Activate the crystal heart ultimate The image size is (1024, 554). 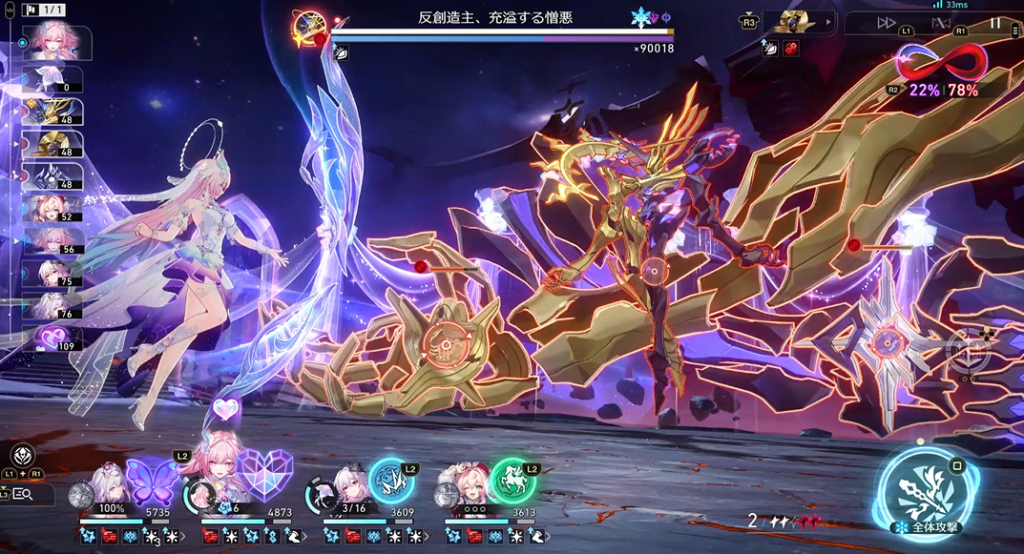coord(264,474)
